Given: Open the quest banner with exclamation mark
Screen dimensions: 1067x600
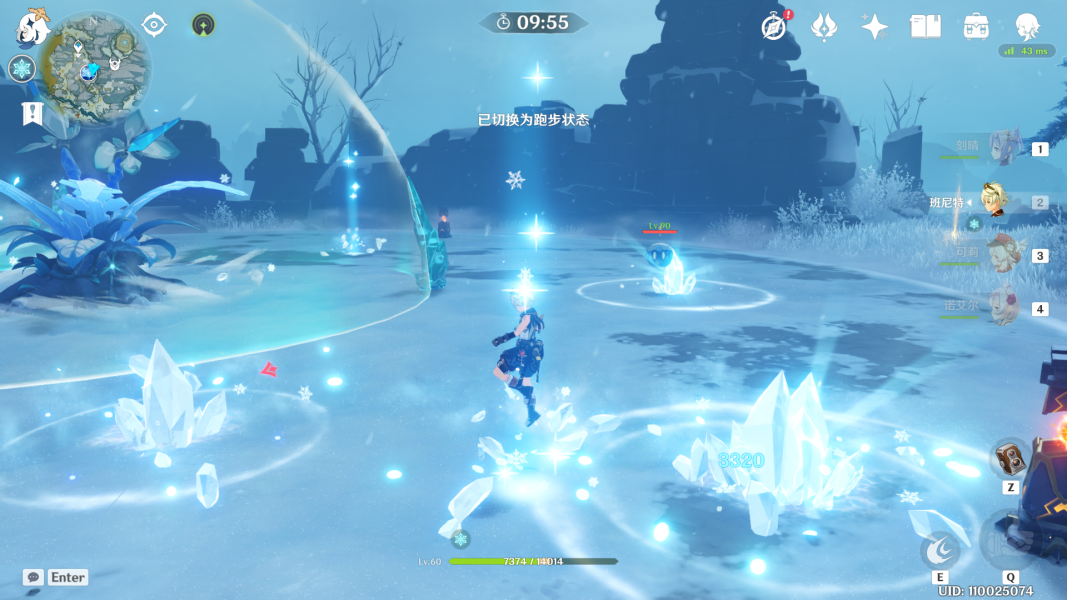Looking at the screenshot, I should [x=32, y=113].
